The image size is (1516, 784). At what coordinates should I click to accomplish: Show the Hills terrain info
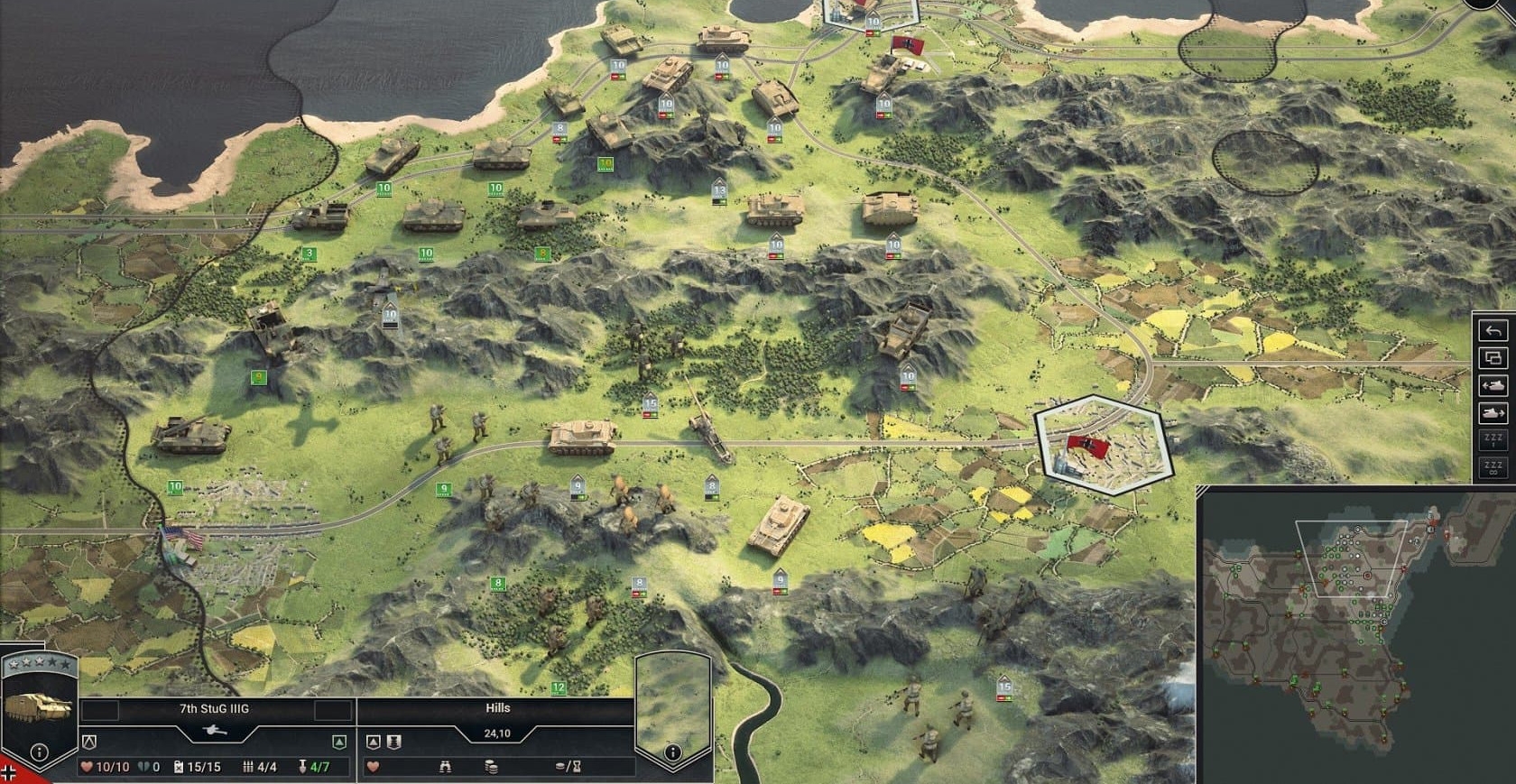(x=672, y=752)
